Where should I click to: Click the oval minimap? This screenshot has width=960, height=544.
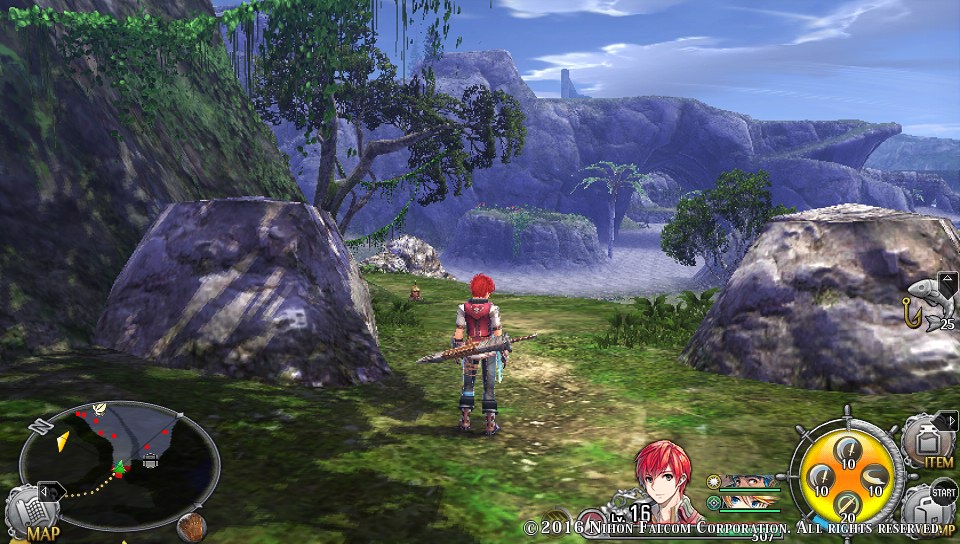click(119, 465)
